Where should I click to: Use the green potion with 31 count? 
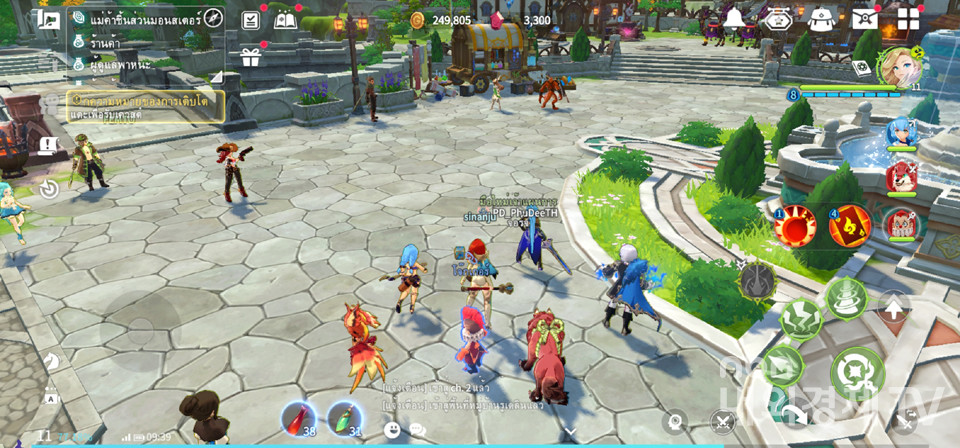tap(345, 419)
